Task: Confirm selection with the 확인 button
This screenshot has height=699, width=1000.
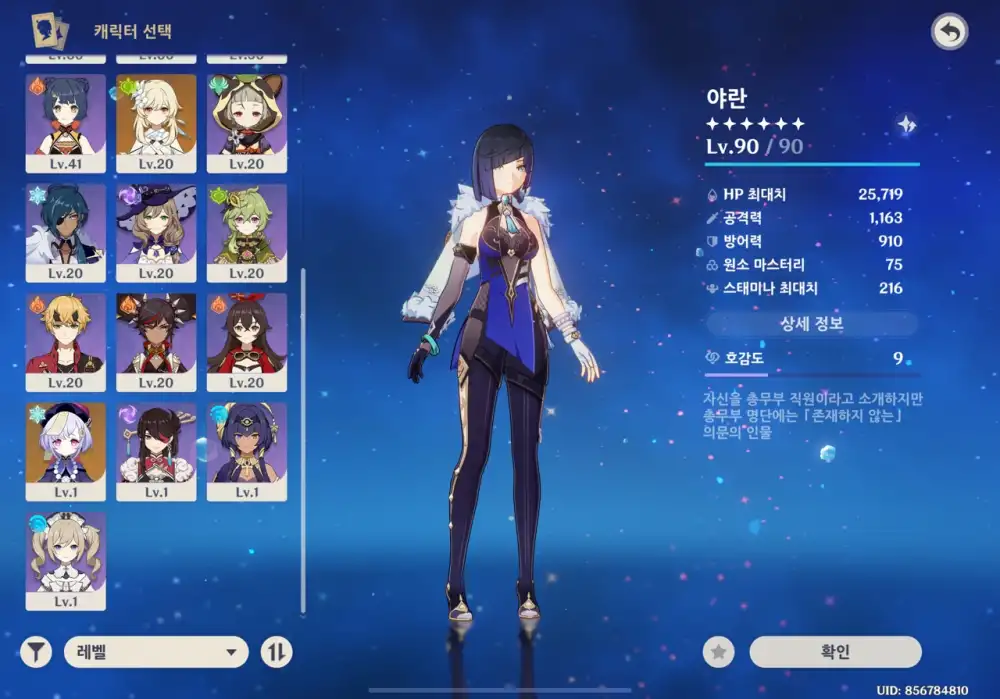Action: click(x=835, y=652)
